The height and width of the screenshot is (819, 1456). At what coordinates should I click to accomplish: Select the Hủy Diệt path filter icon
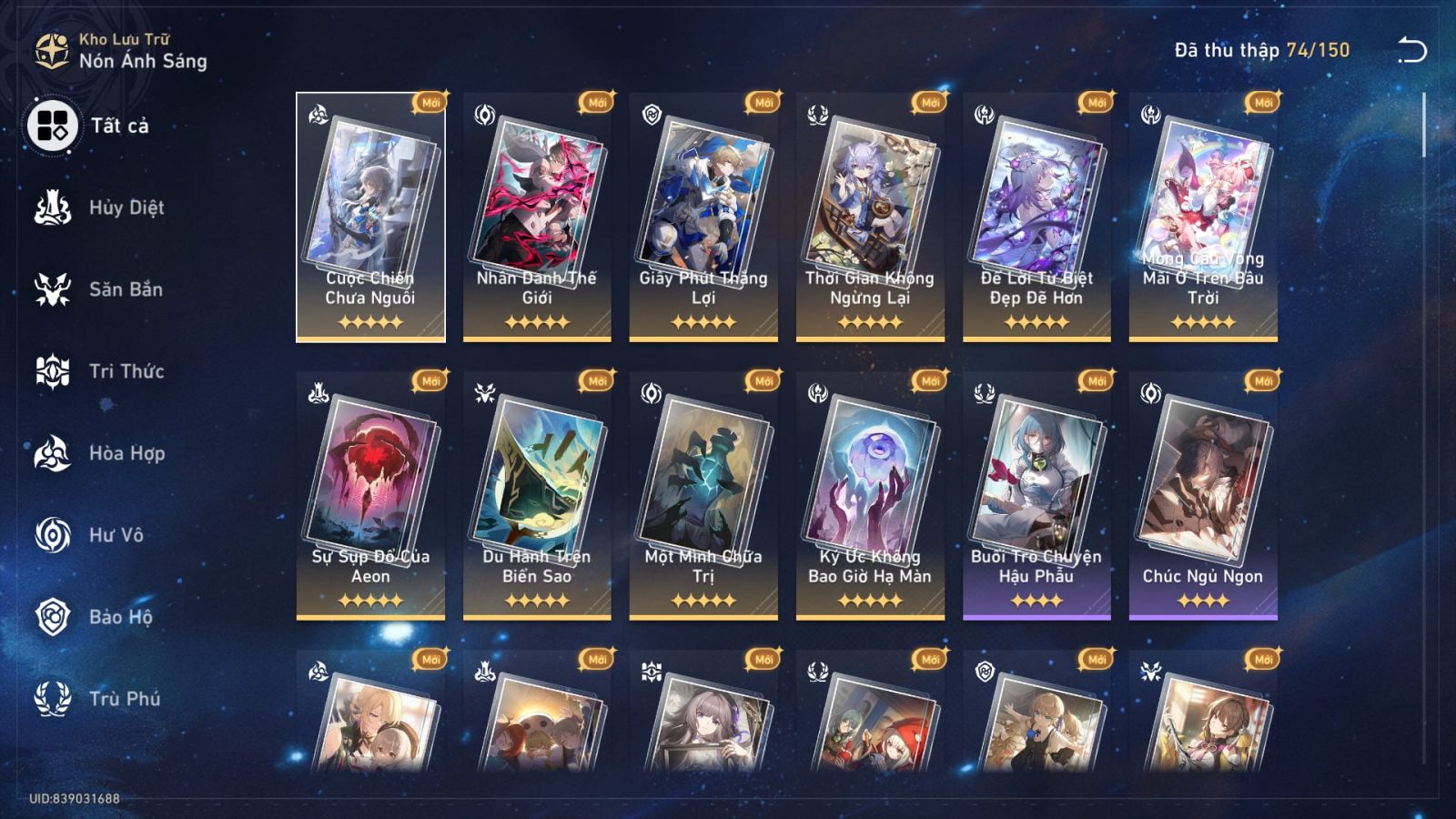click(x=53, y=207)
